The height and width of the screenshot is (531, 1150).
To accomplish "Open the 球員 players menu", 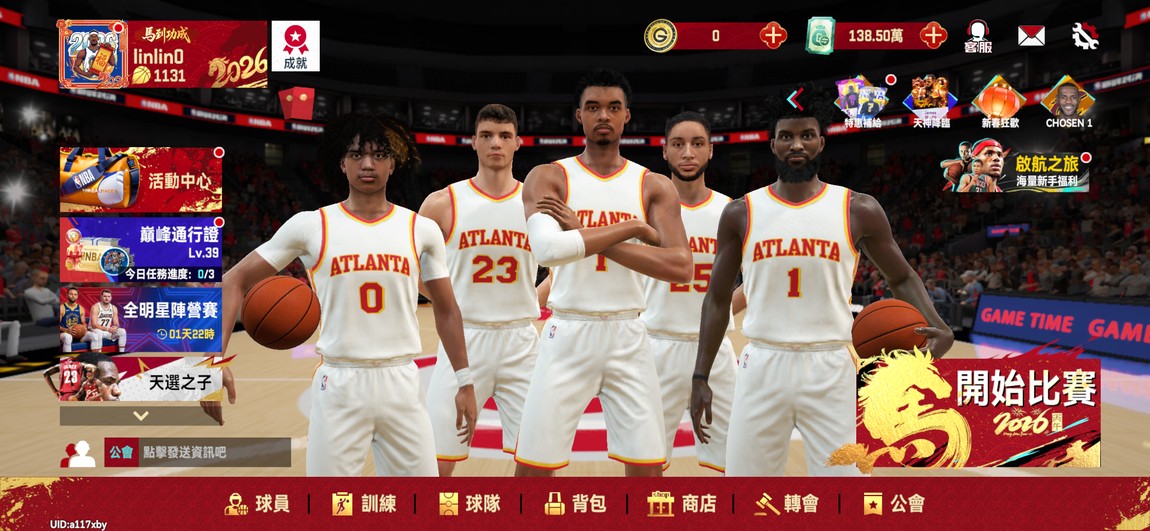I will [x=258, y=504].
